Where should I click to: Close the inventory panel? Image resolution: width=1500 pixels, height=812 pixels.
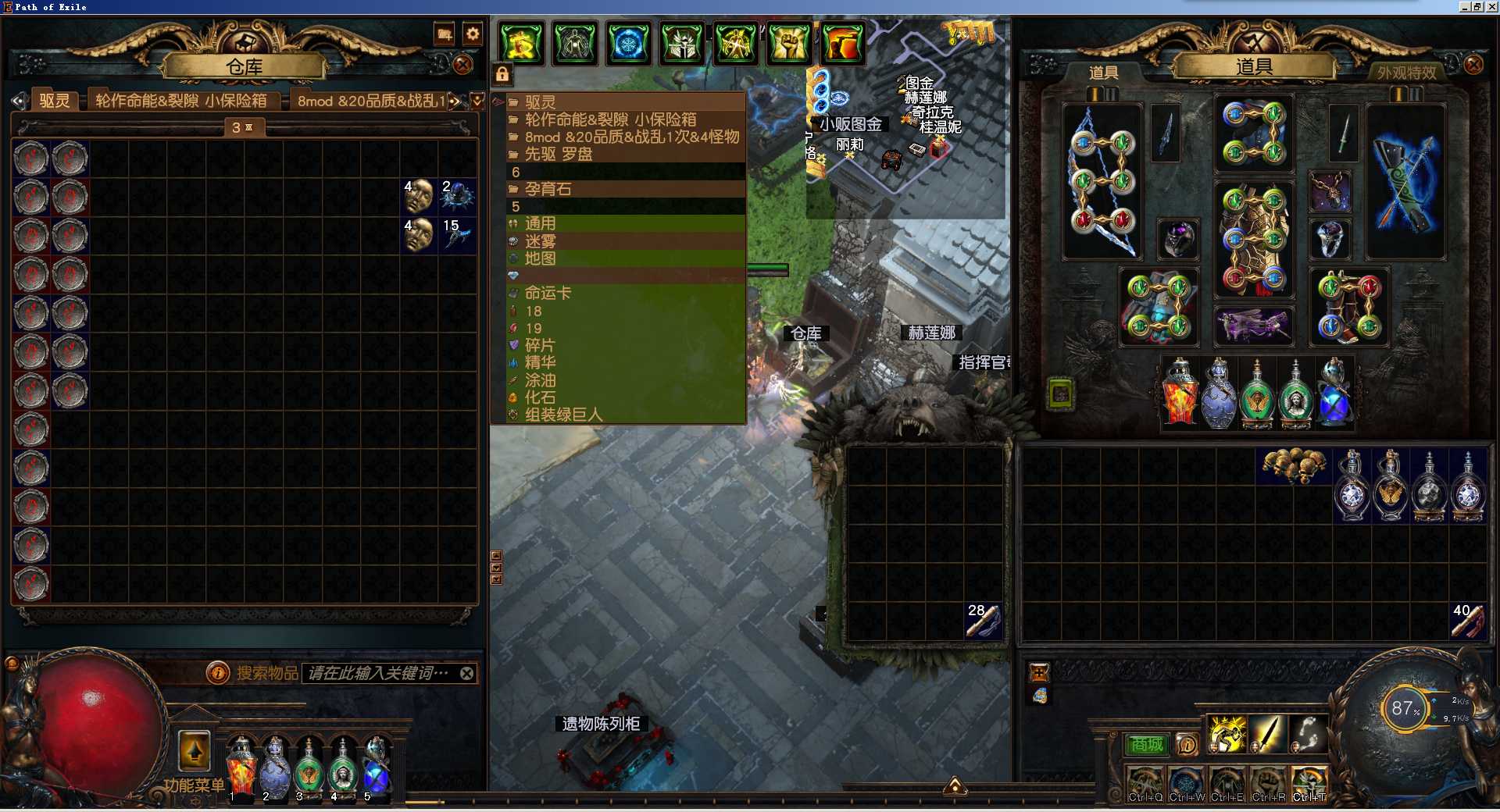pyautogui.click(x=1473, y=64)
